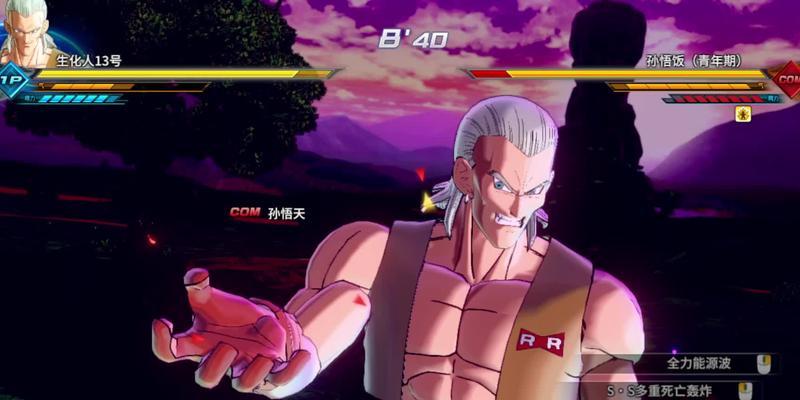Select the COM 孙悟天 target label

(264, 213)
